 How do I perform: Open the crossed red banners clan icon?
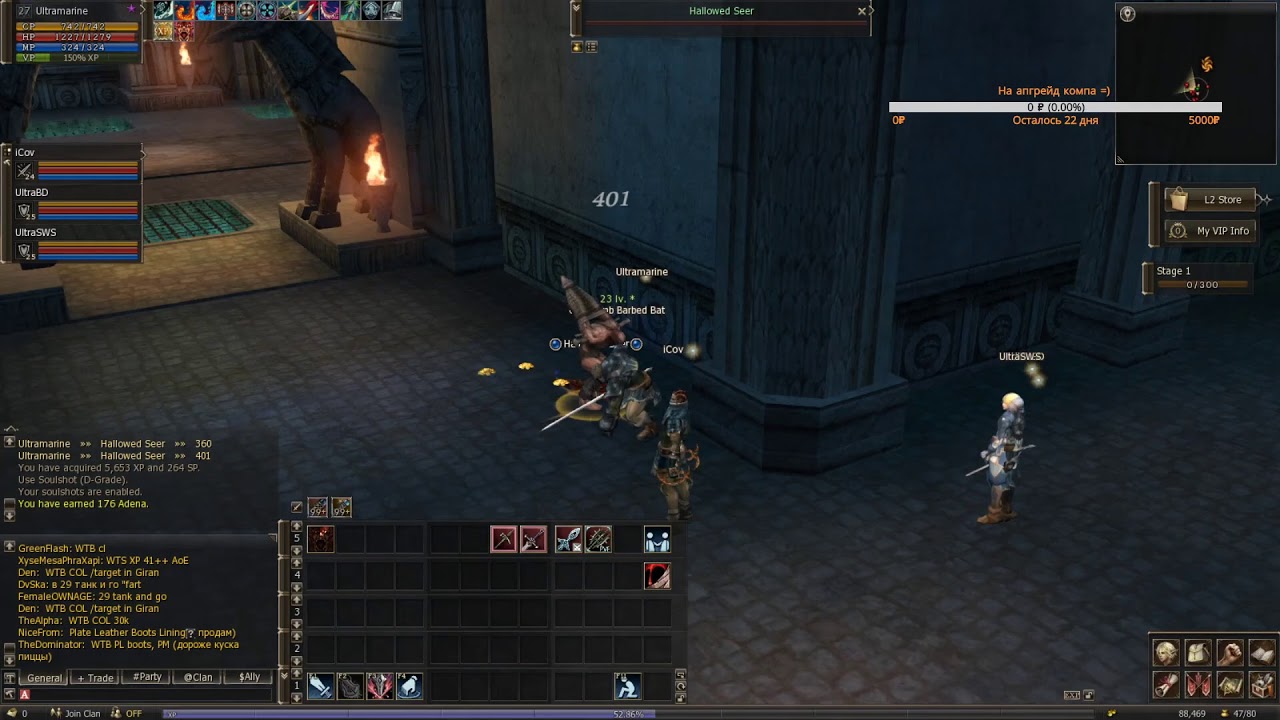pos(1198,685)
